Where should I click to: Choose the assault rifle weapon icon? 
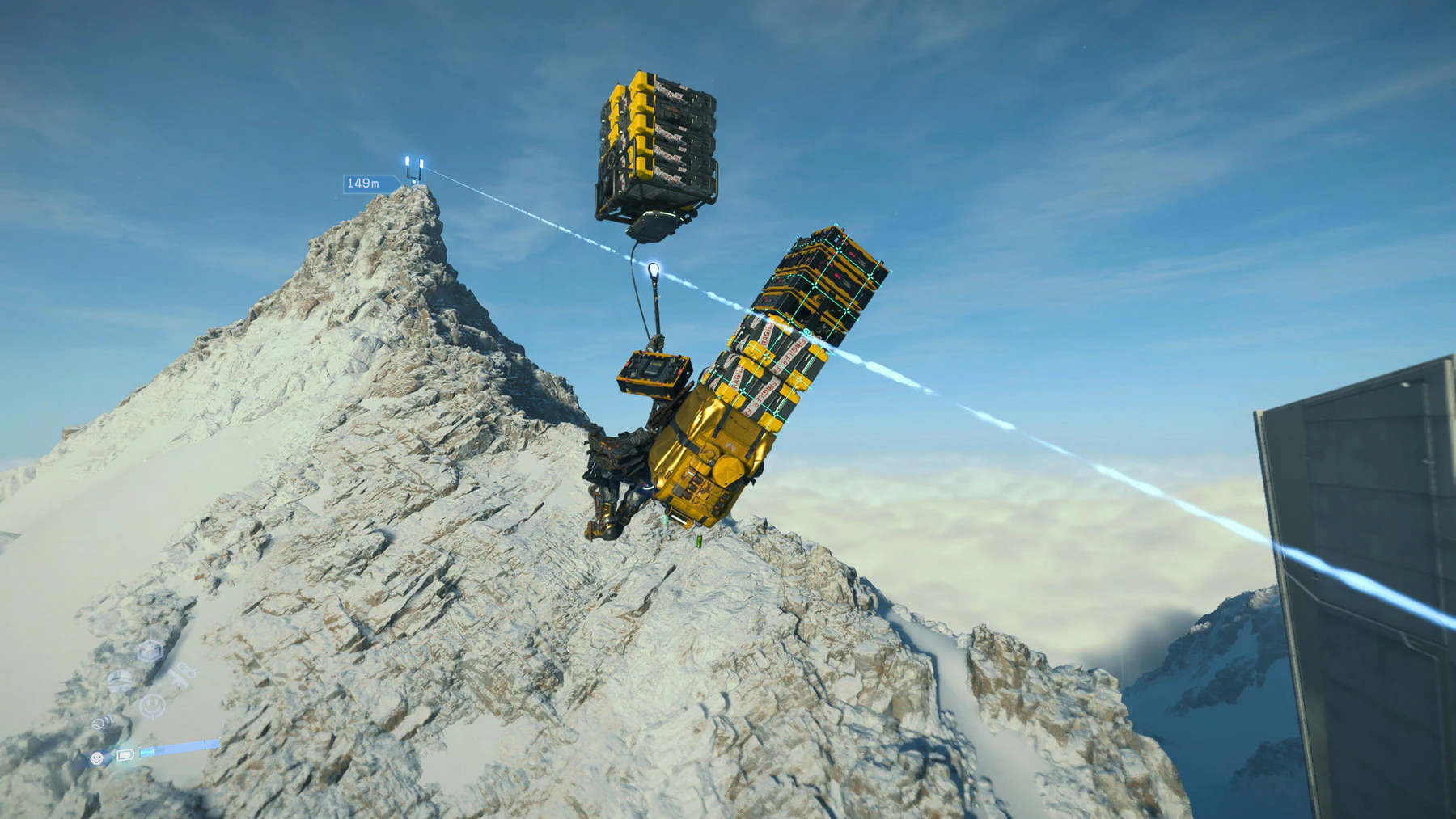(x=181, y=673)
